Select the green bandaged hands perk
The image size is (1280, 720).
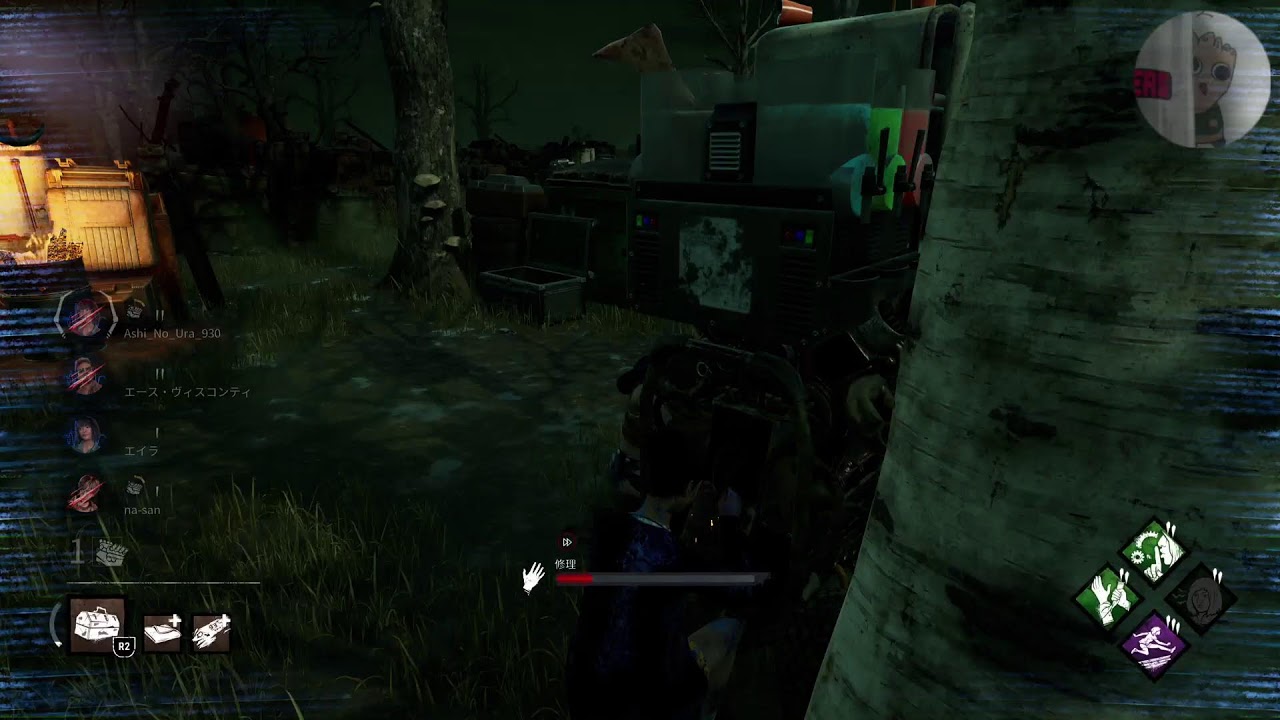[x=1107, y=597]
